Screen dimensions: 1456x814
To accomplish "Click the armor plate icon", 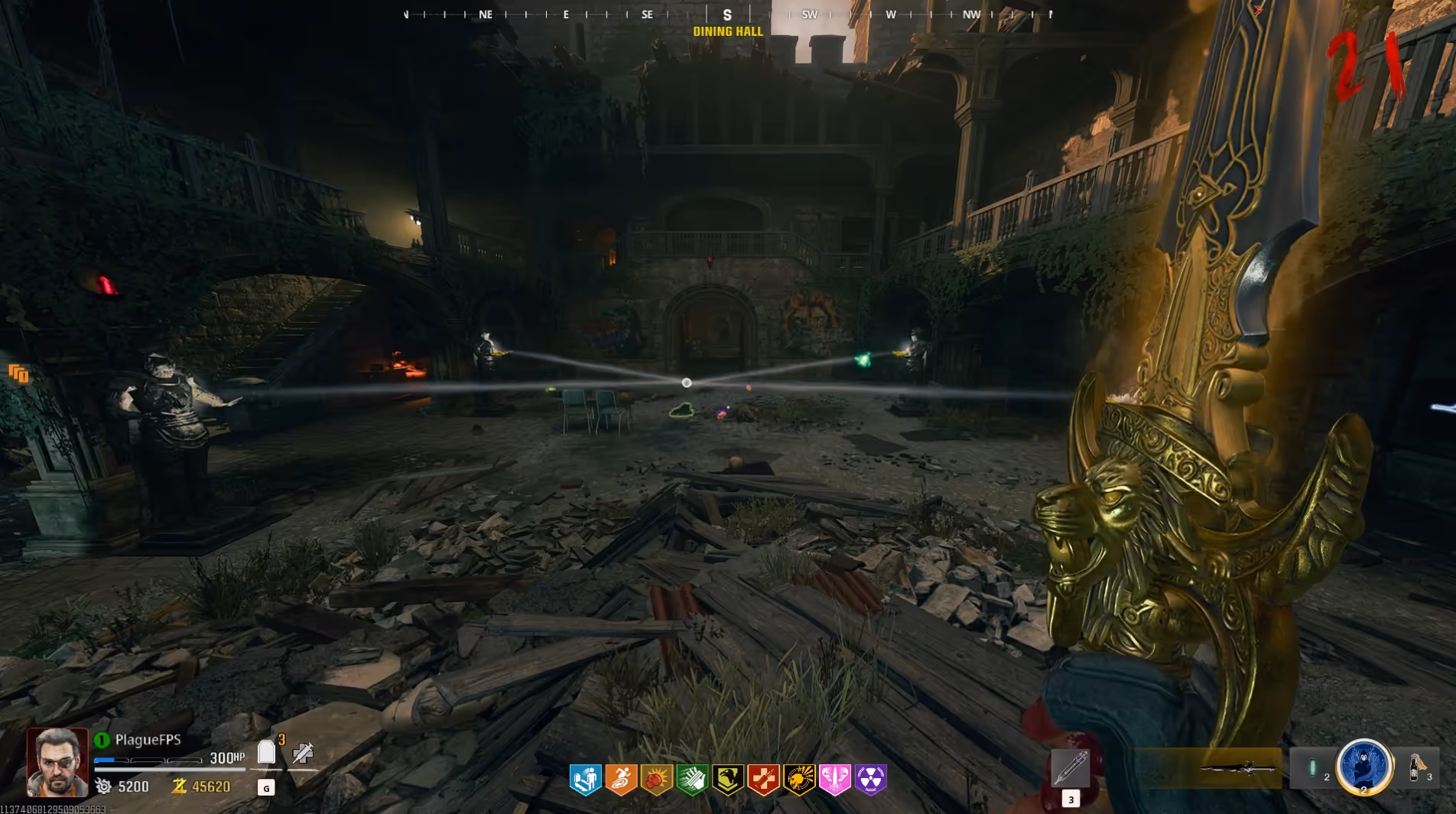I will point(266,753).
